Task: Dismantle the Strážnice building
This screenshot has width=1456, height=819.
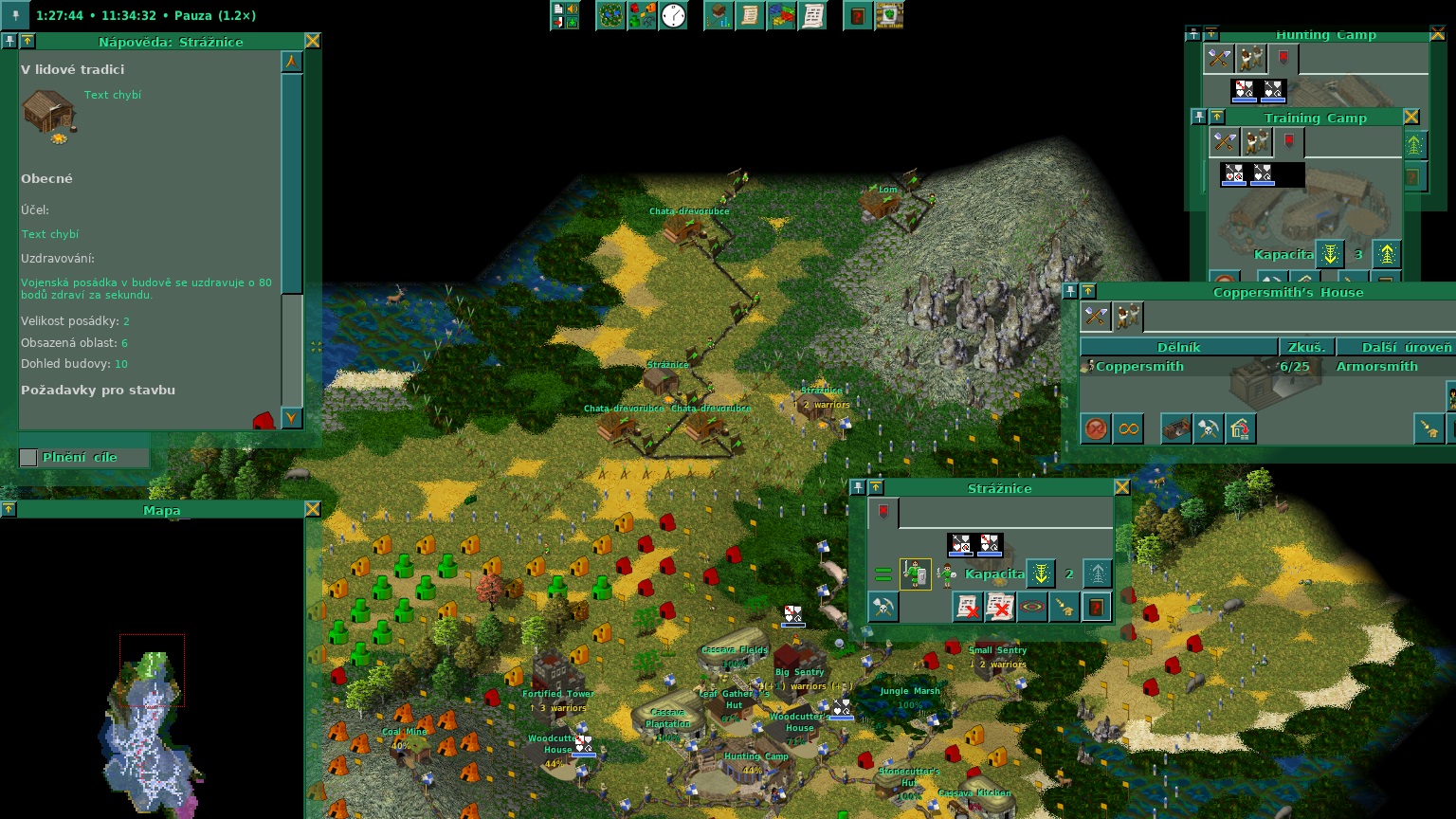Action: (x=883, y=607)
